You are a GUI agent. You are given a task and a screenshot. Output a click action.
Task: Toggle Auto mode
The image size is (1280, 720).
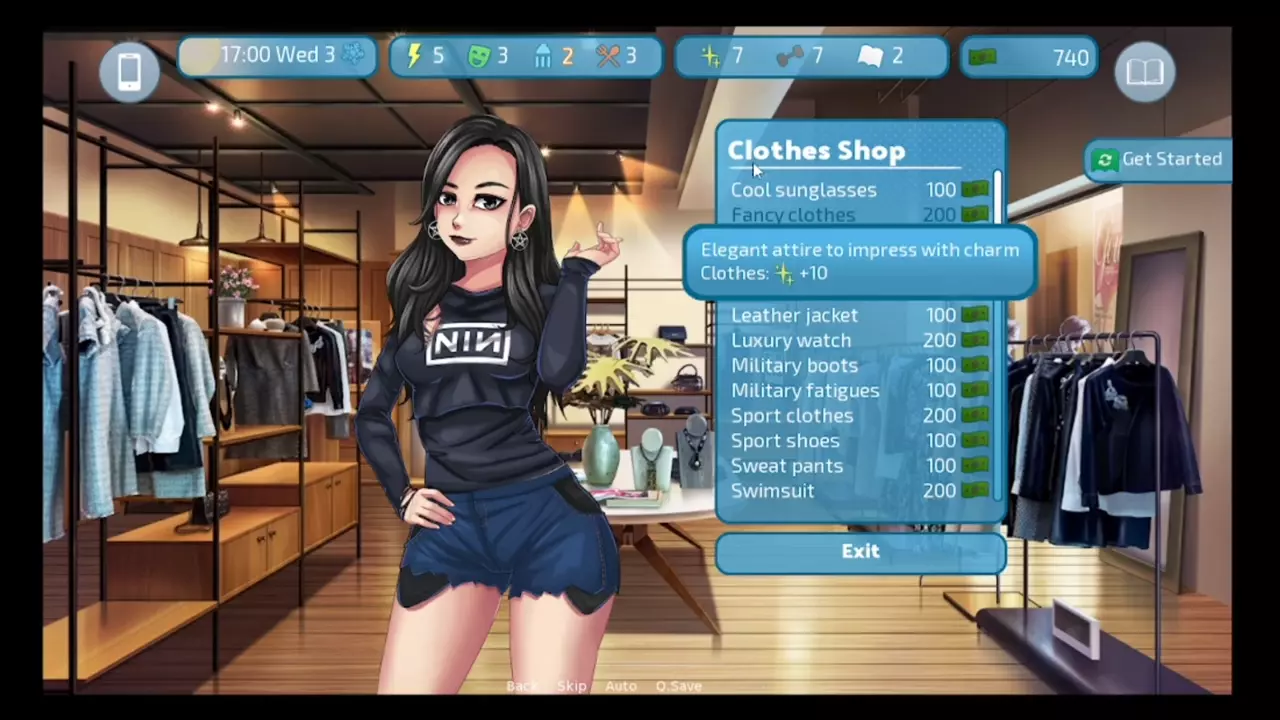pyautogui.click(x=620, y=686)
